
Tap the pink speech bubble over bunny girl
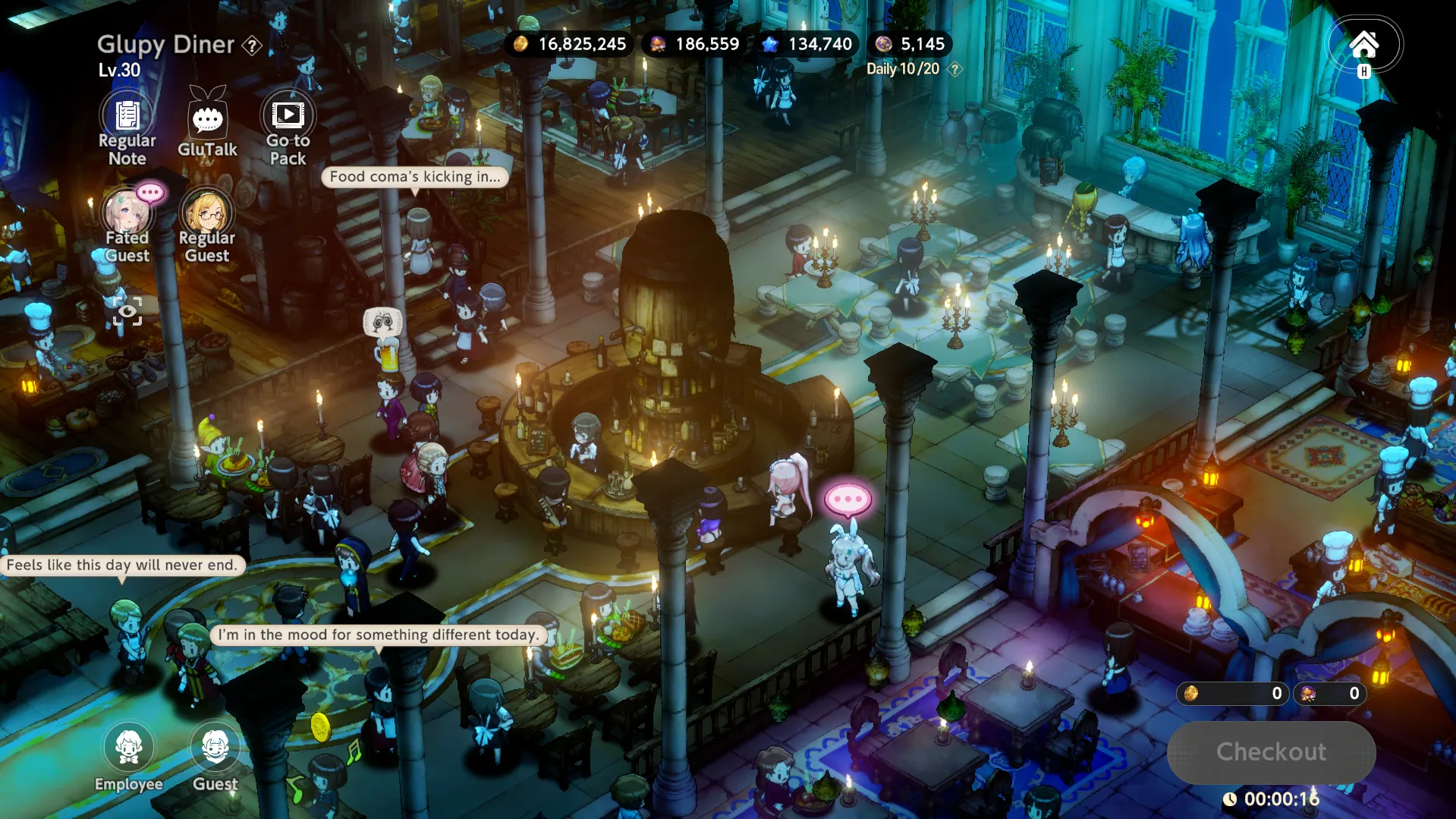coord(847,499)
